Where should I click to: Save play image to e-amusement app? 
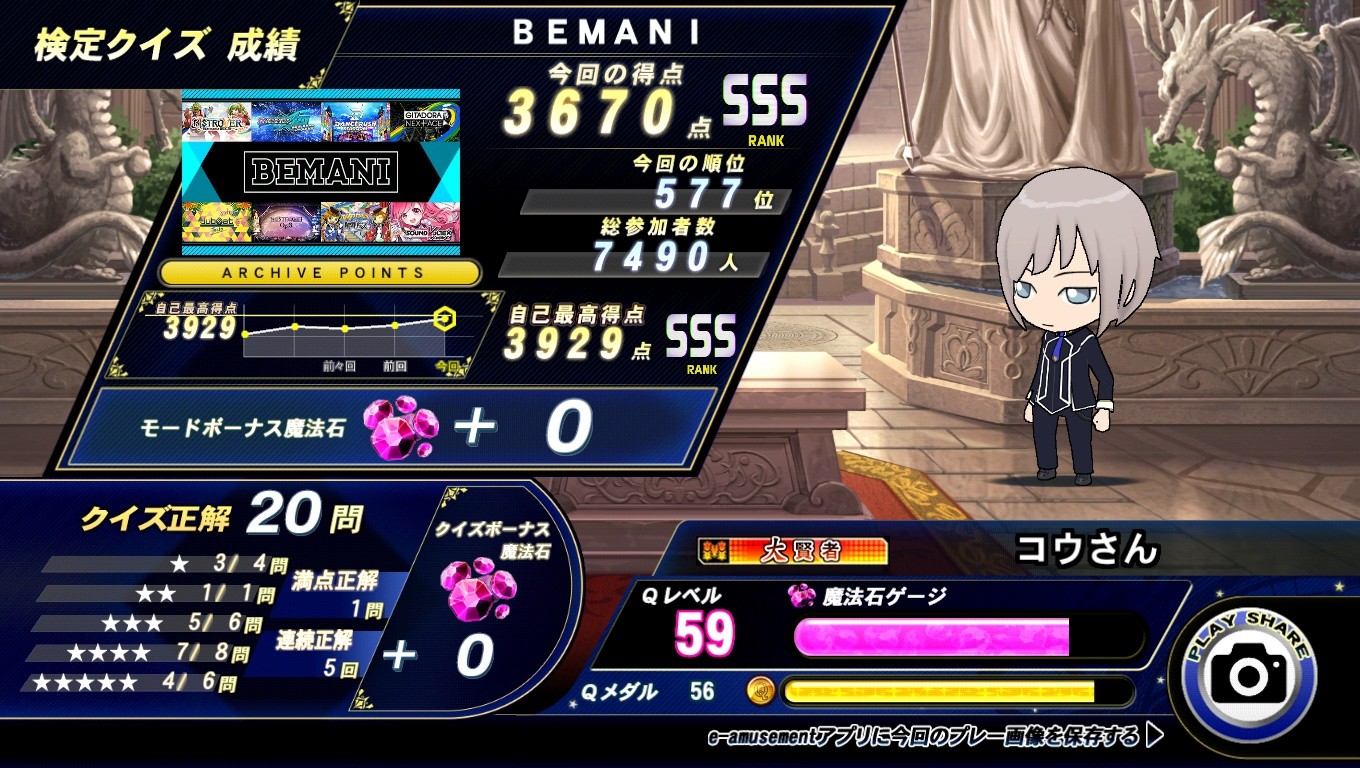(x=935, y=738)
